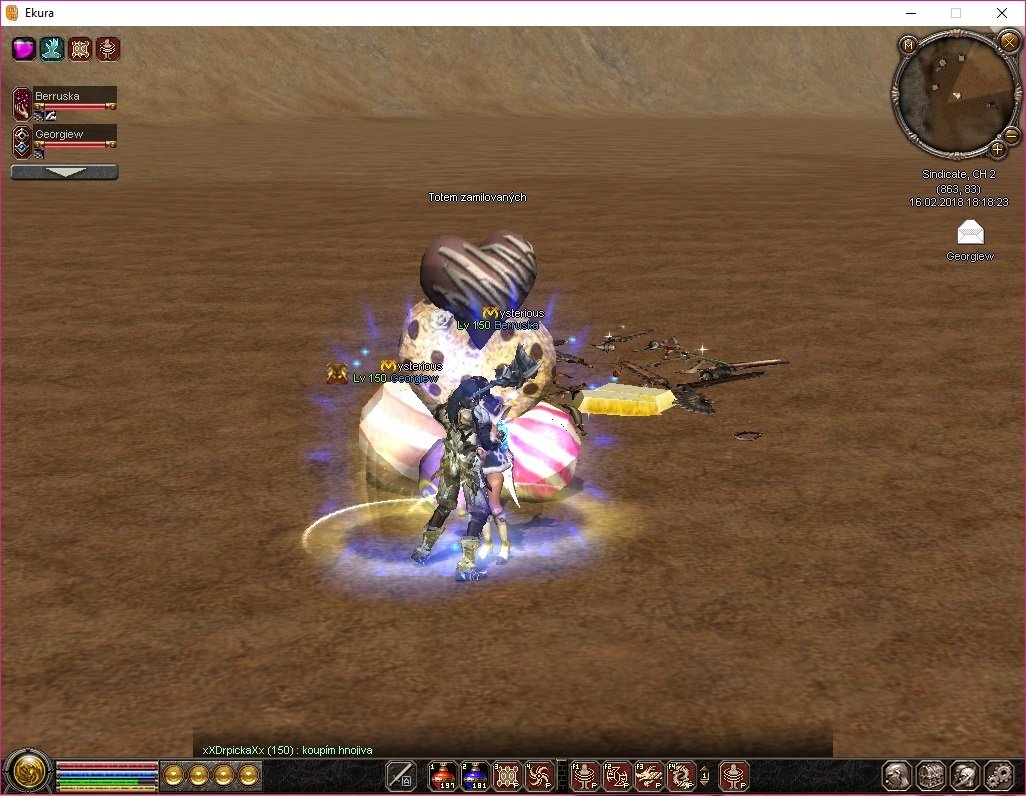This screenshot has height=796, width=1026.
Task: Zoom in the minimap with plus button
Action: click(x=997, y=149)
